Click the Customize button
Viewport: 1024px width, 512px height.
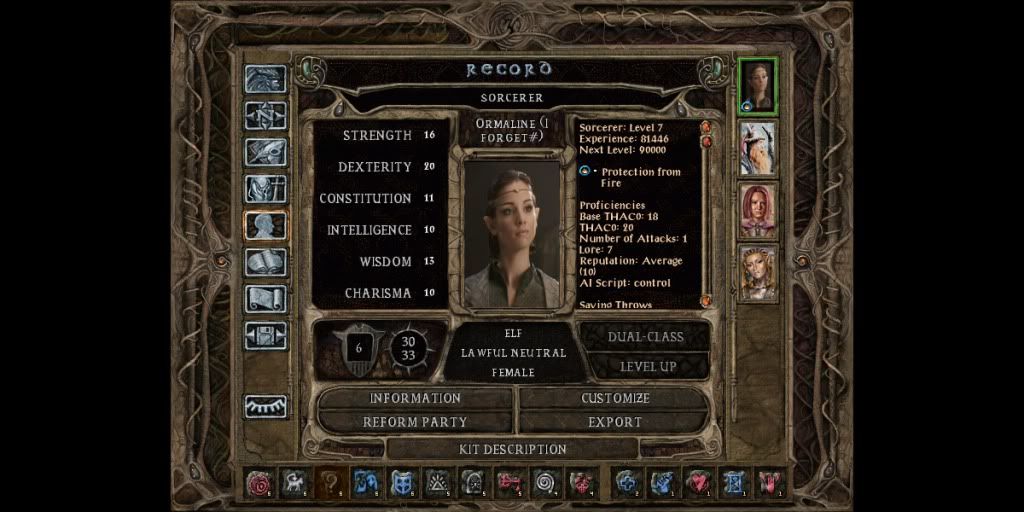pyautogui.click(x=615, y=398)
